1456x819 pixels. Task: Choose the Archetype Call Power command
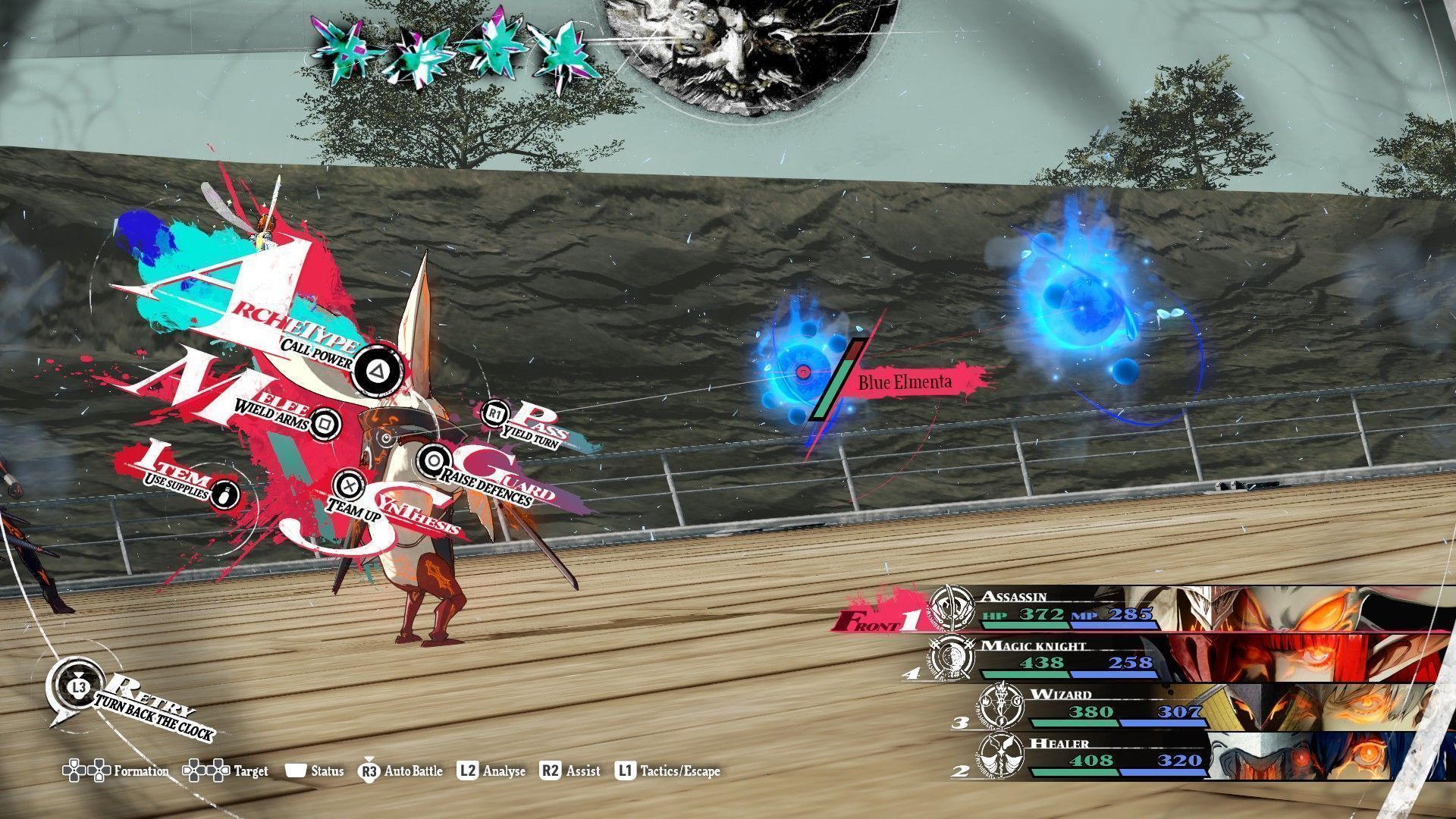tap(375, 369)
